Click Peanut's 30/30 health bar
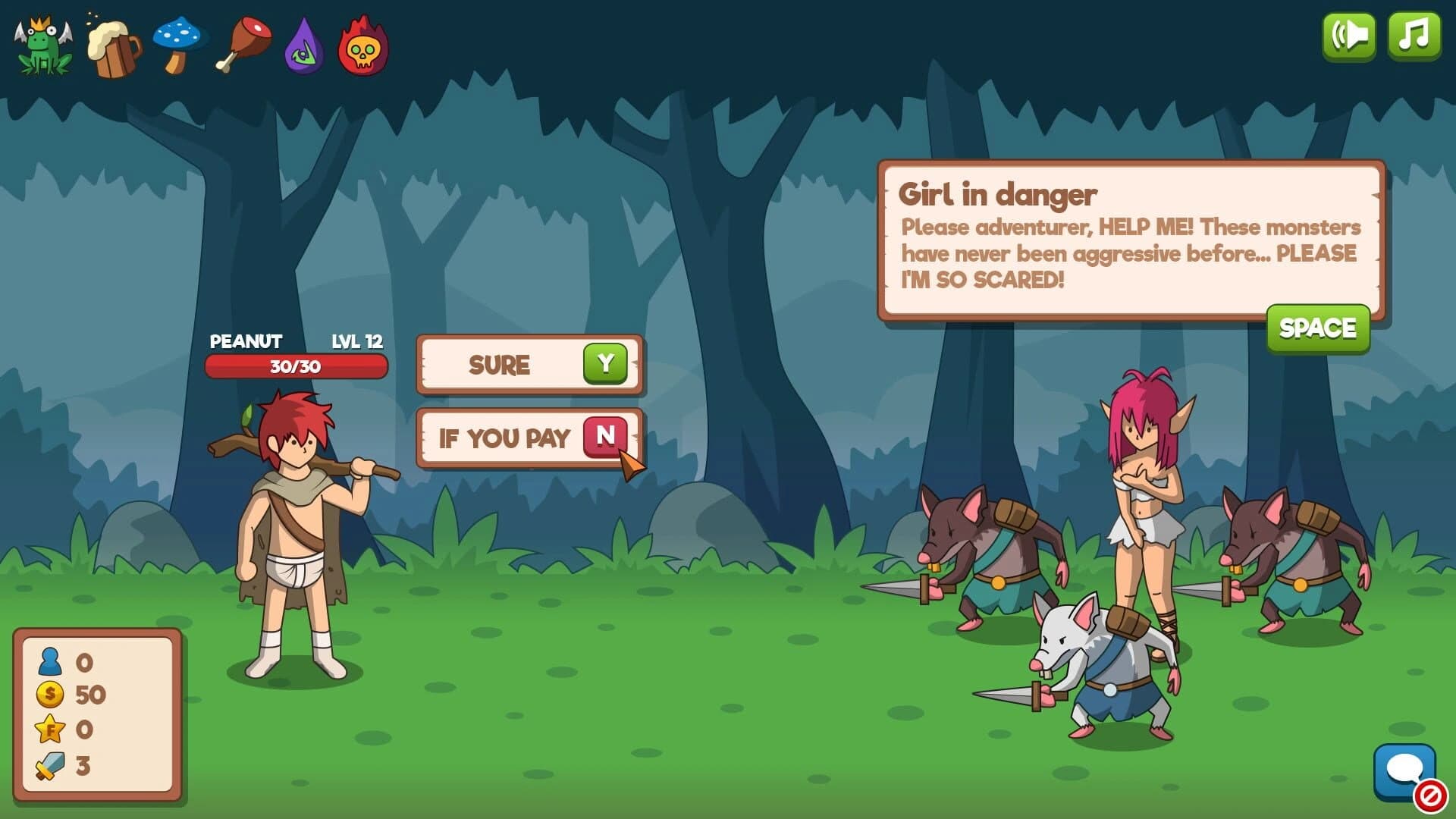The image size is (1456, 819). [x=296, y=367]
